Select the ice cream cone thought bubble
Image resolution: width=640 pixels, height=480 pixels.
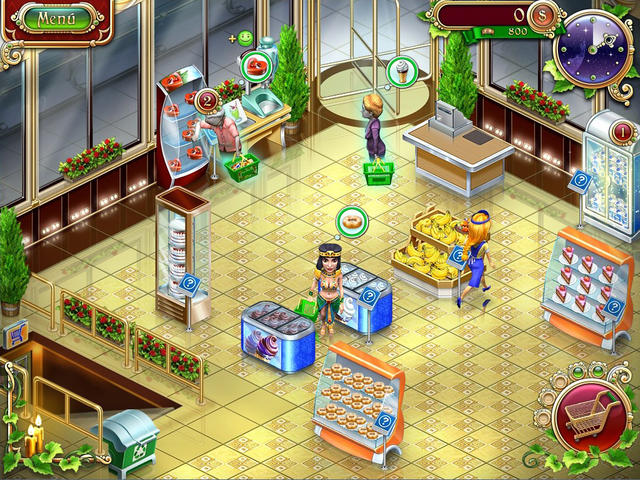click(401, 71)
